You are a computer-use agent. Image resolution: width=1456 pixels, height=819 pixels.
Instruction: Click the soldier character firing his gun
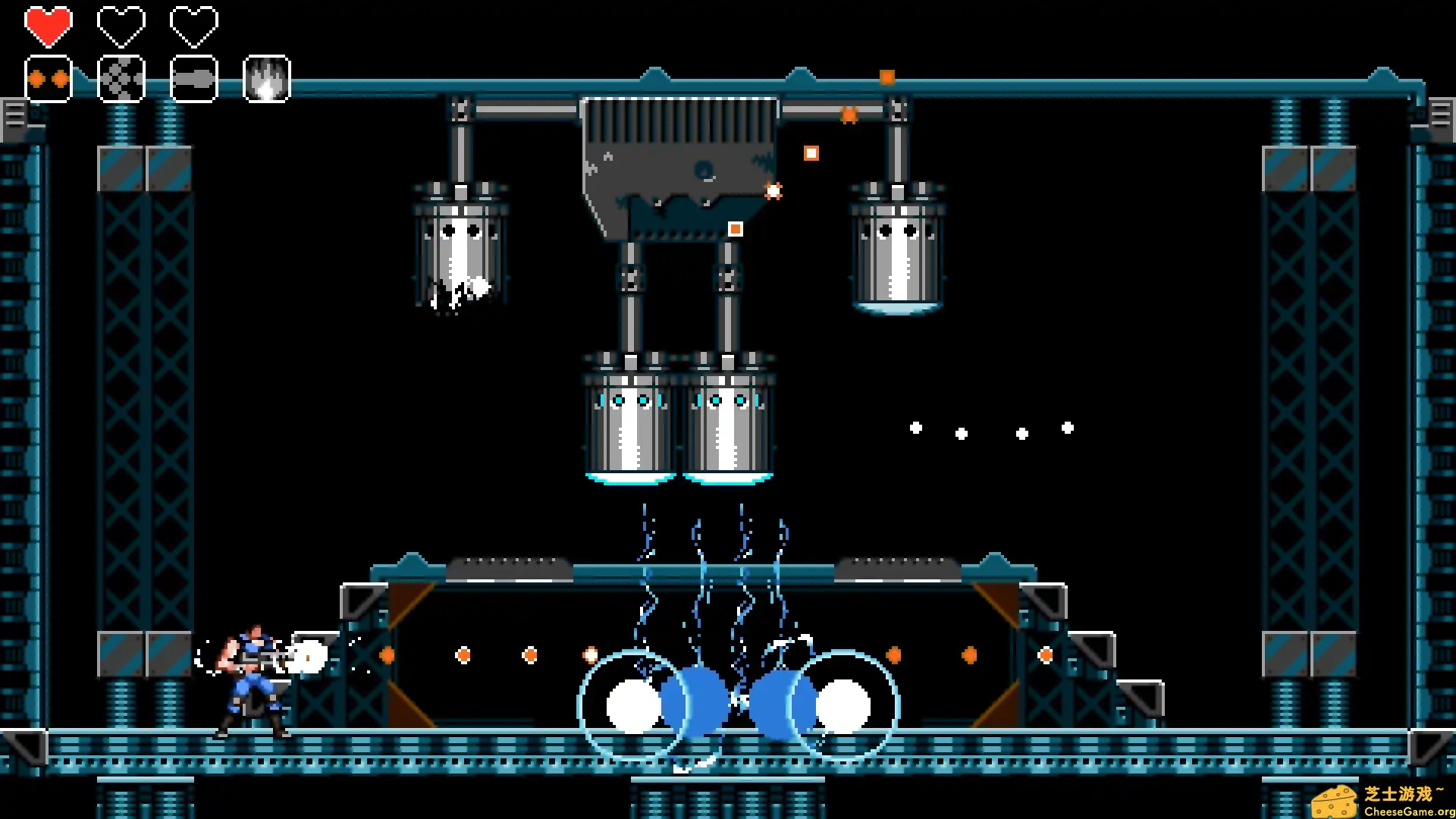(x=254, y=679)
